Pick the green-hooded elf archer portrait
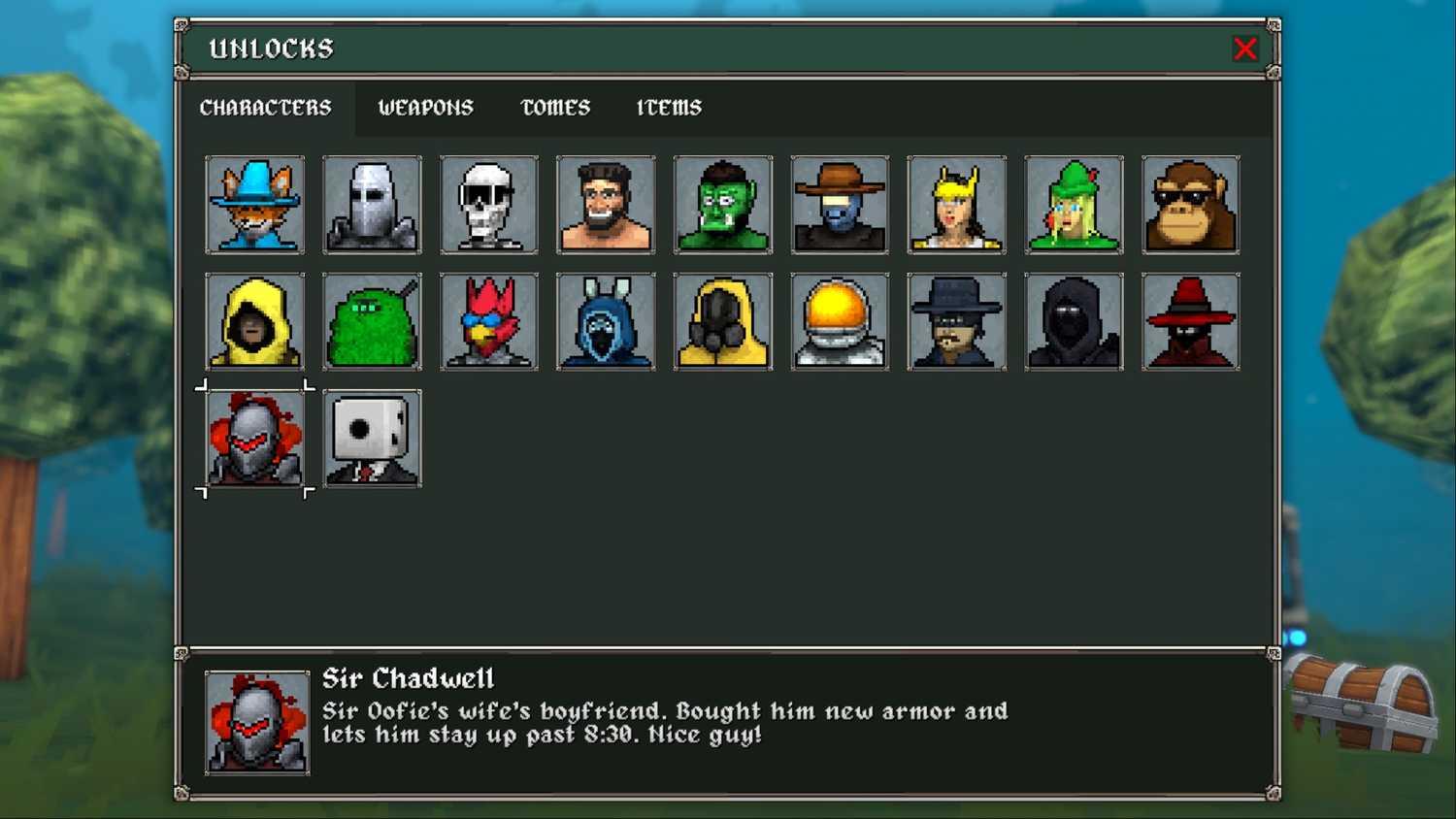The image size is (1456, 819). 1074,205
